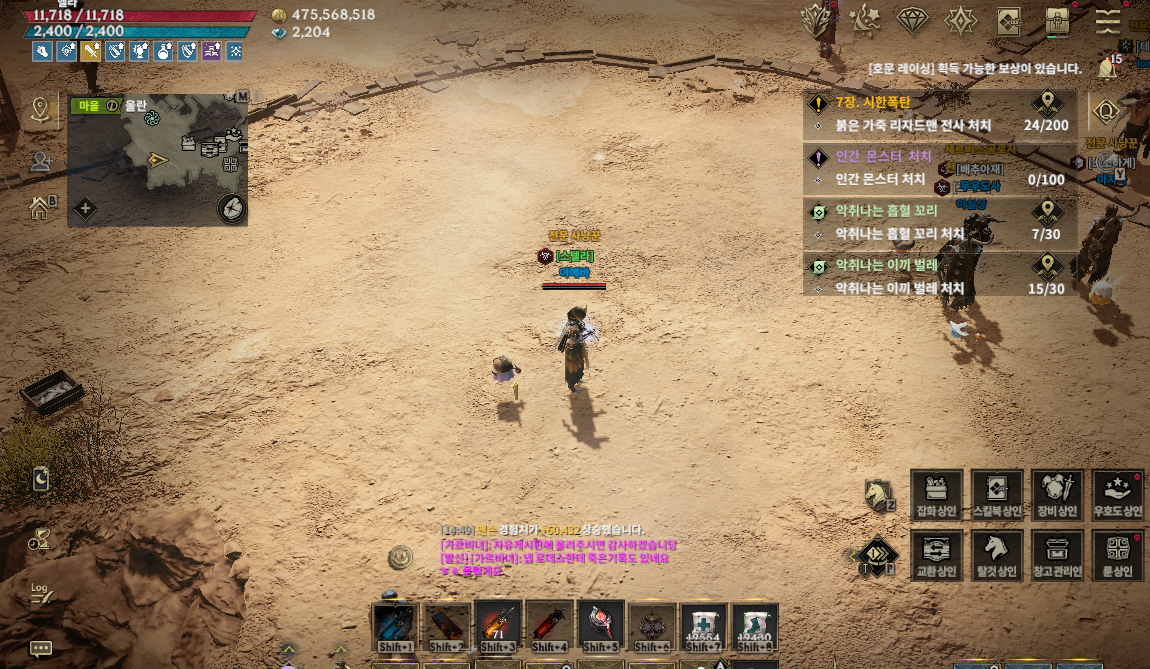Summon mount with the horse head icon
The height and width of the screenshot is (669, 1150).
tap(878, 494)
